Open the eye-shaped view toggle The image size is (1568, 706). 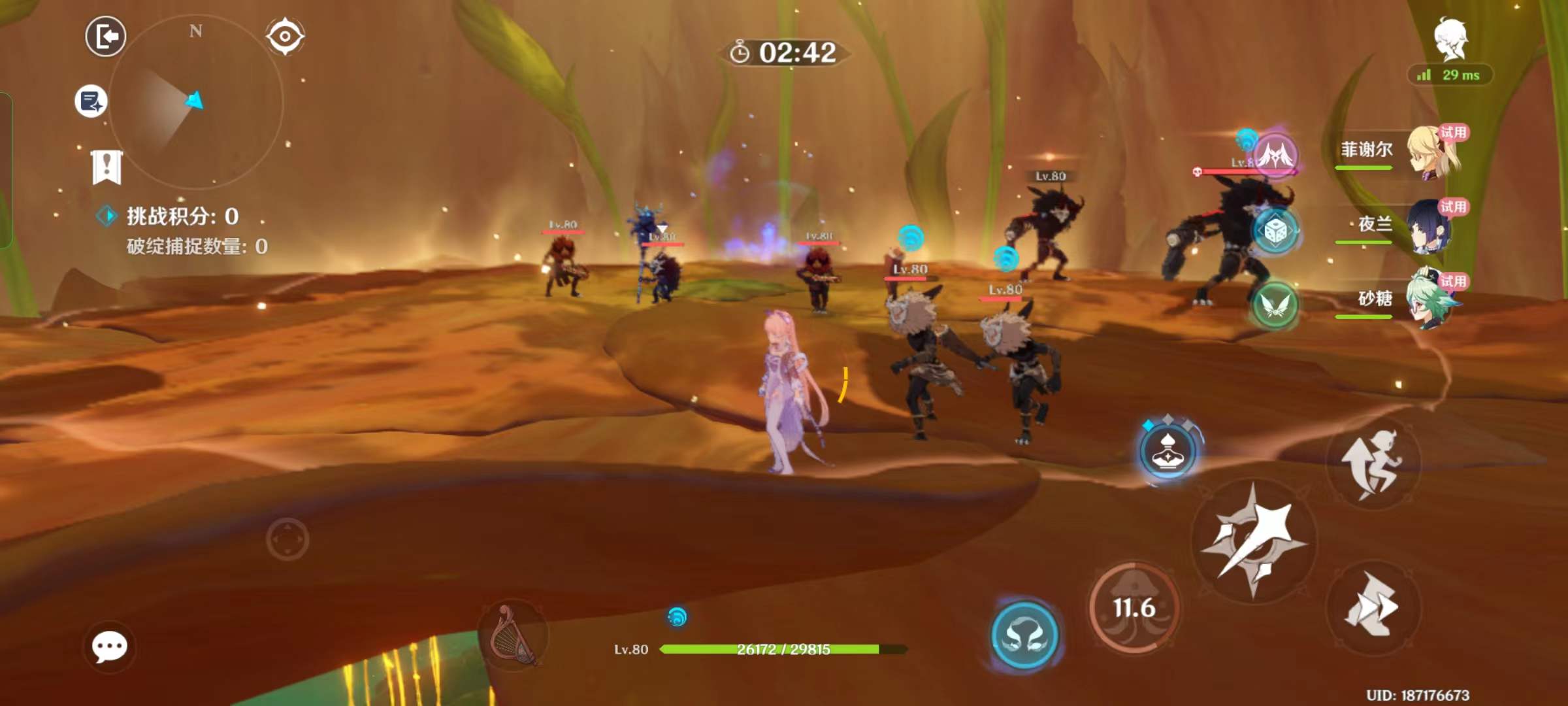(x=285, y=36)
